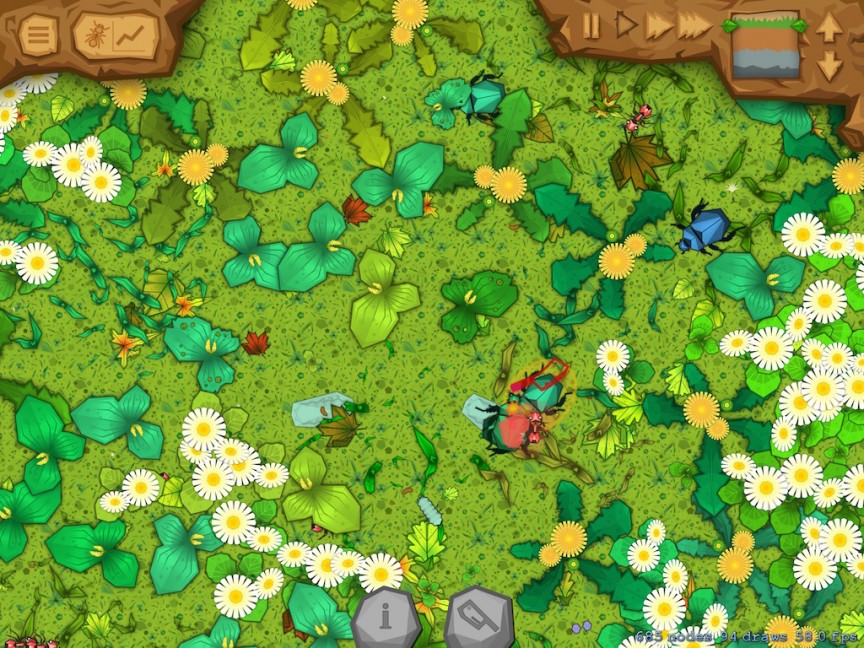Pause the game simulation
Viewport: 864px width, 648px height.
(592, 25)
